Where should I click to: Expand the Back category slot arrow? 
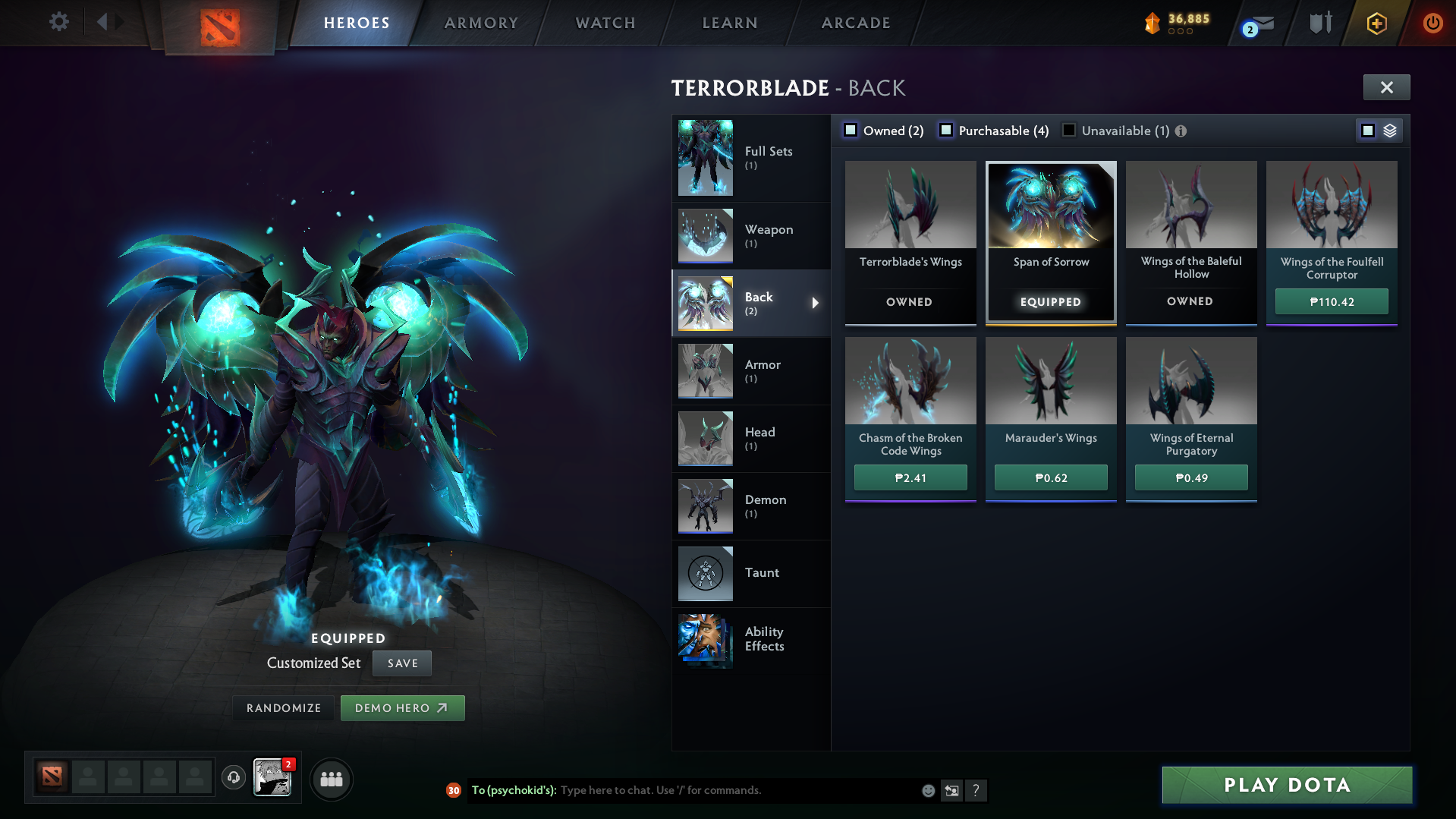(x=816, y=303)
